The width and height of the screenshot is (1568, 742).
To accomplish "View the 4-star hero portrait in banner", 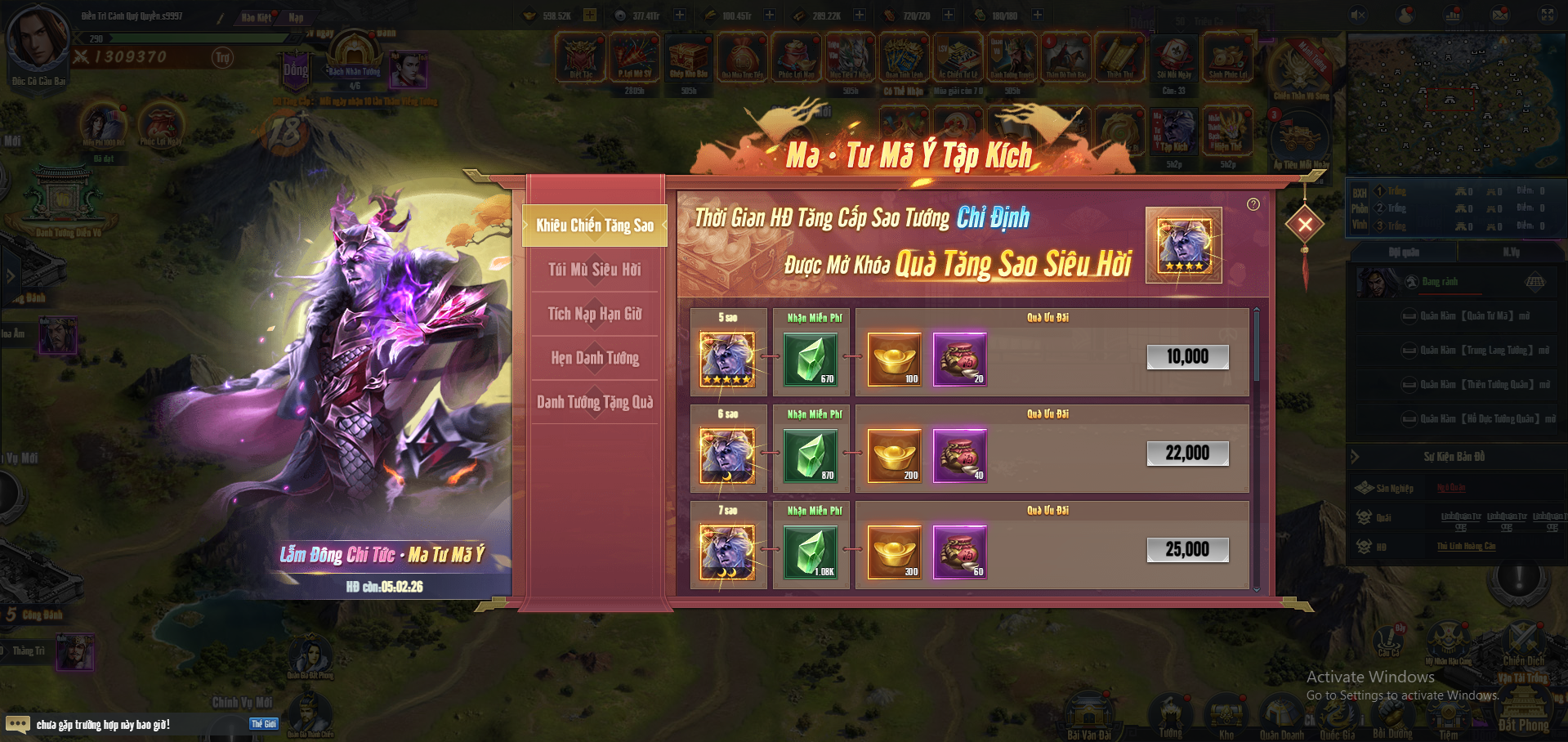I will 1183,245.
